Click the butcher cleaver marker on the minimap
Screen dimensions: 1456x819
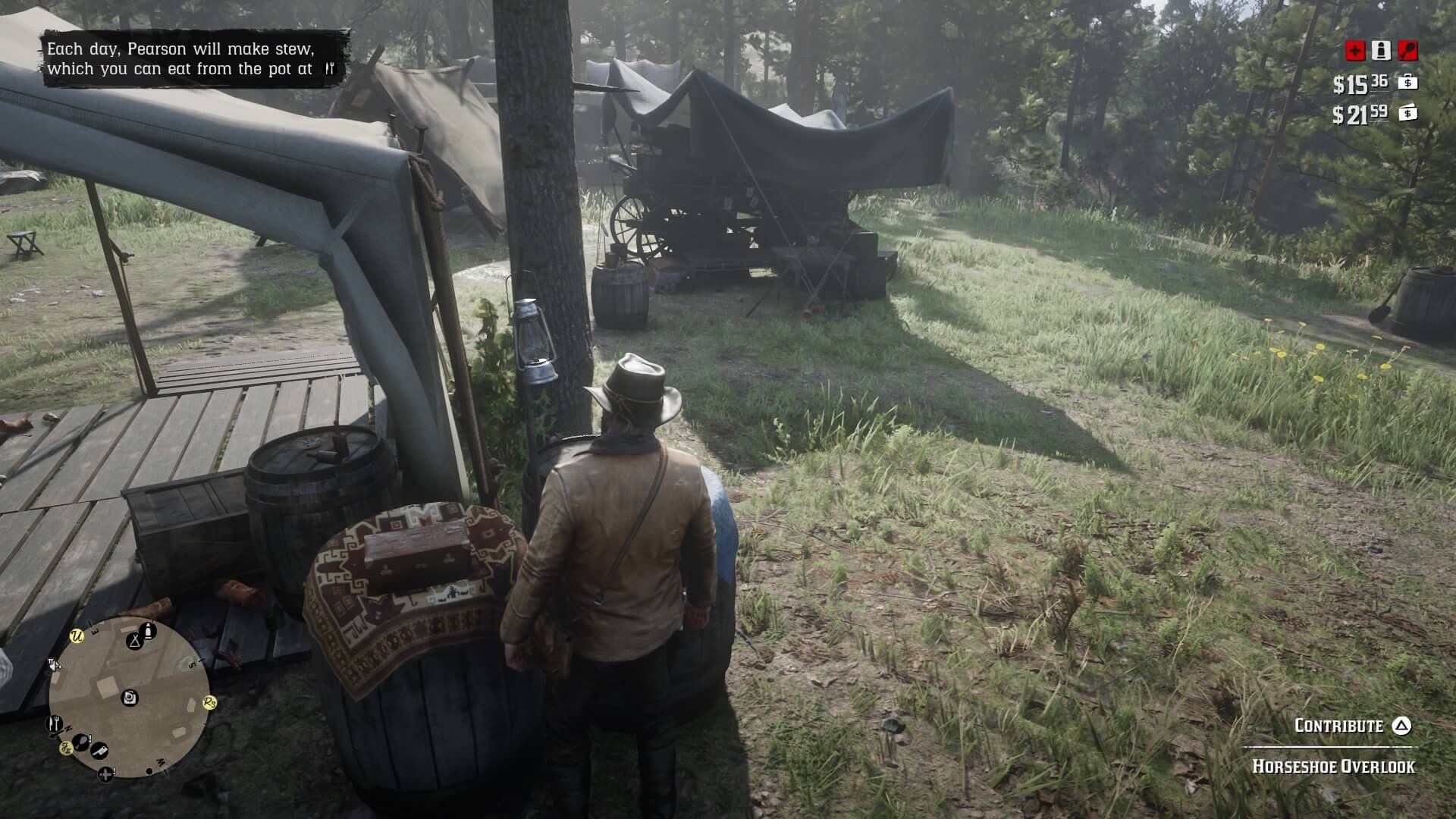click(x=99, y=751)
